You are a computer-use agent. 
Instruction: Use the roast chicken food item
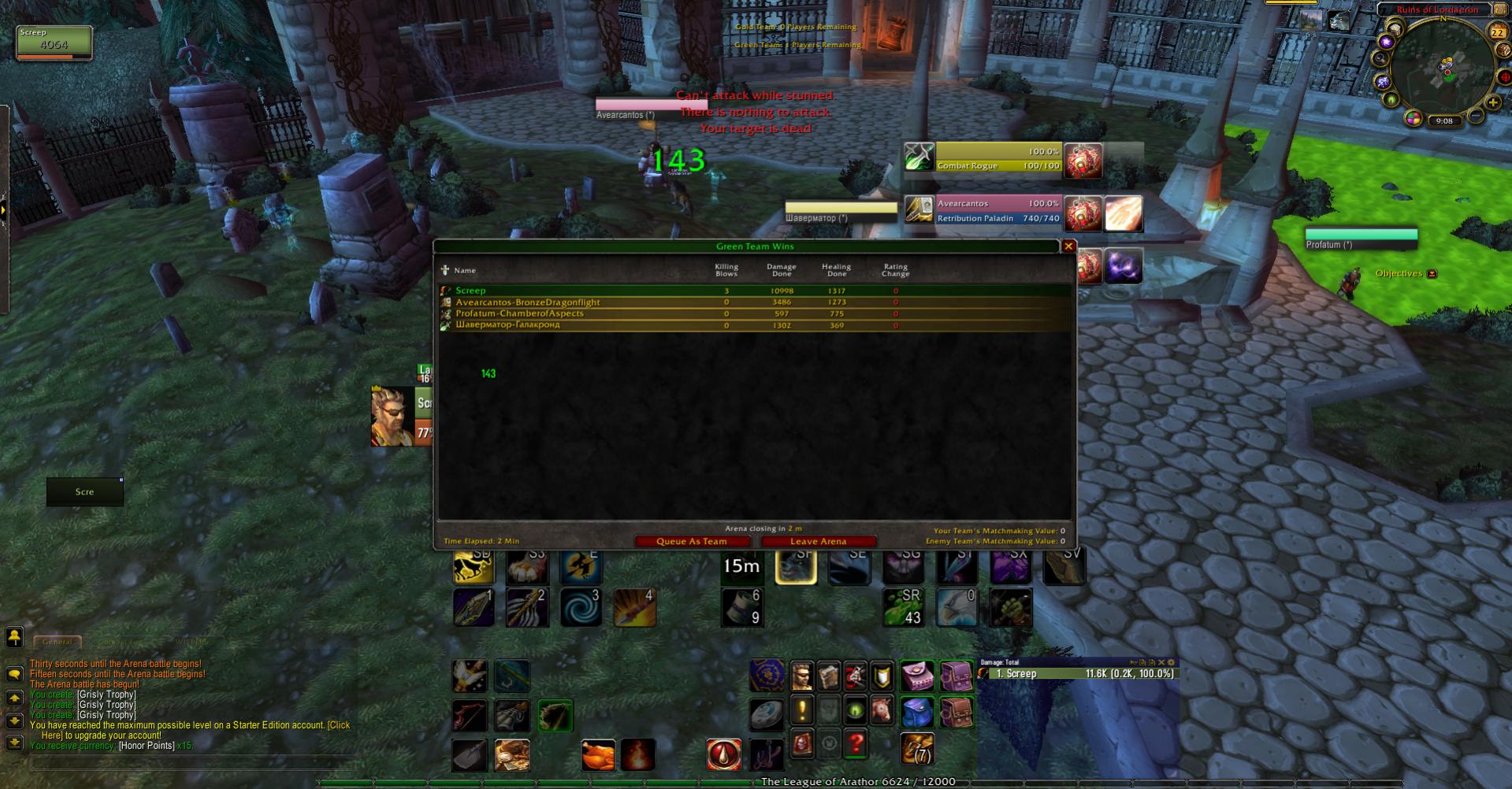(x=598, y=754)
